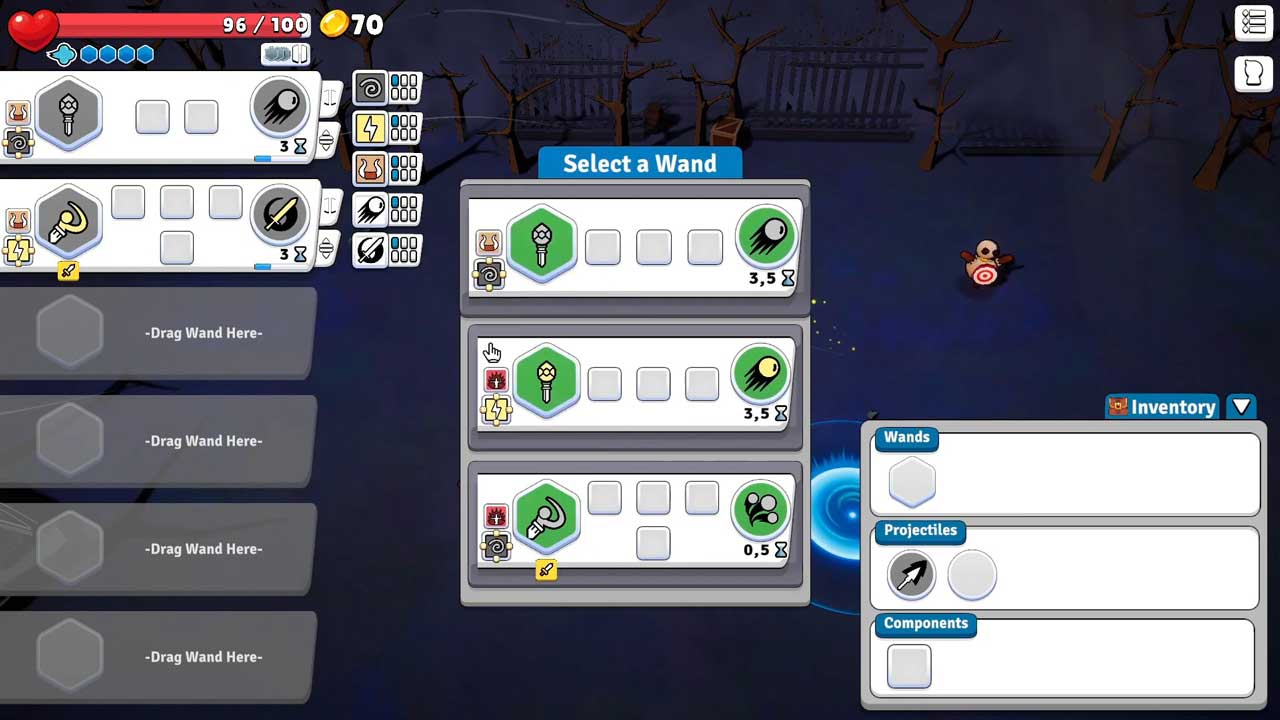This screenshot has height=720, width=1280.
Task: Click the sword slash stat icon
Action: click(x=370, y=250)
